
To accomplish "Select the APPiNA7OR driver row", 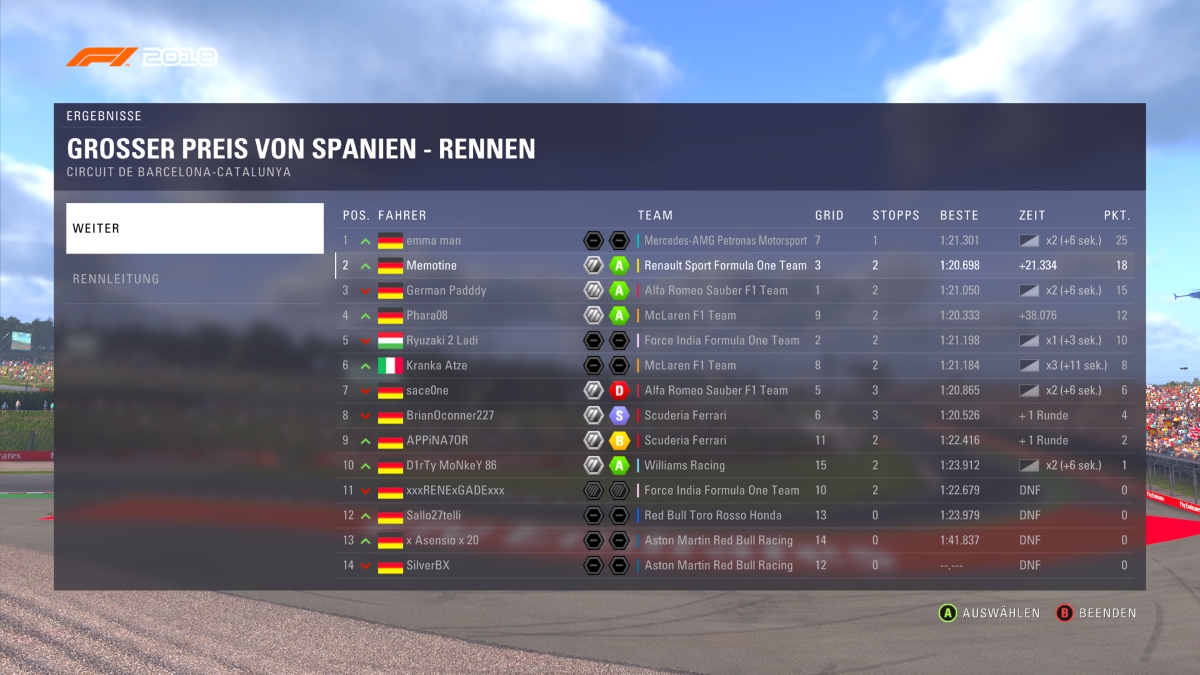I will tap(735, 441).
